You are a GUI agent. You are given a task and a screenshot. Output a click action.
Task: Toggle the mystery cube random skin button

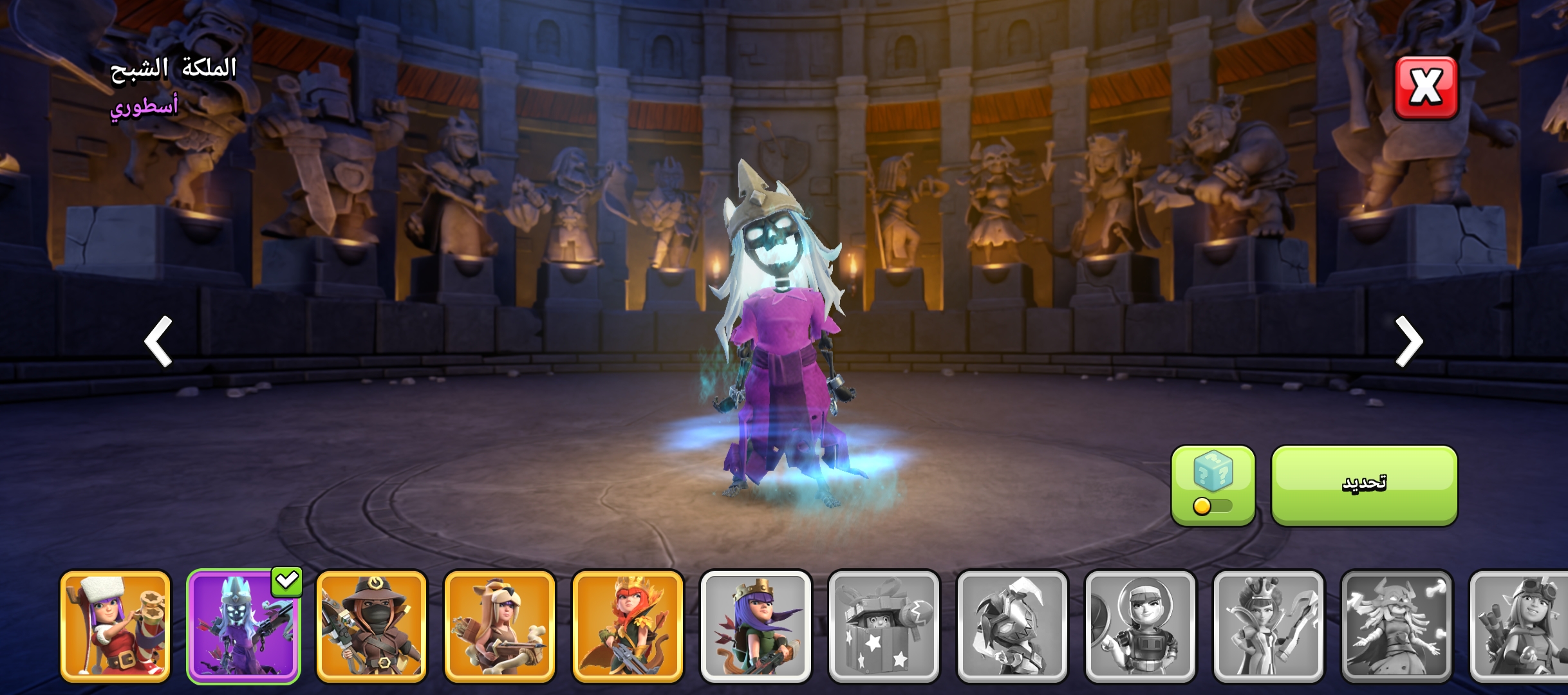(x=1213, y=485)
